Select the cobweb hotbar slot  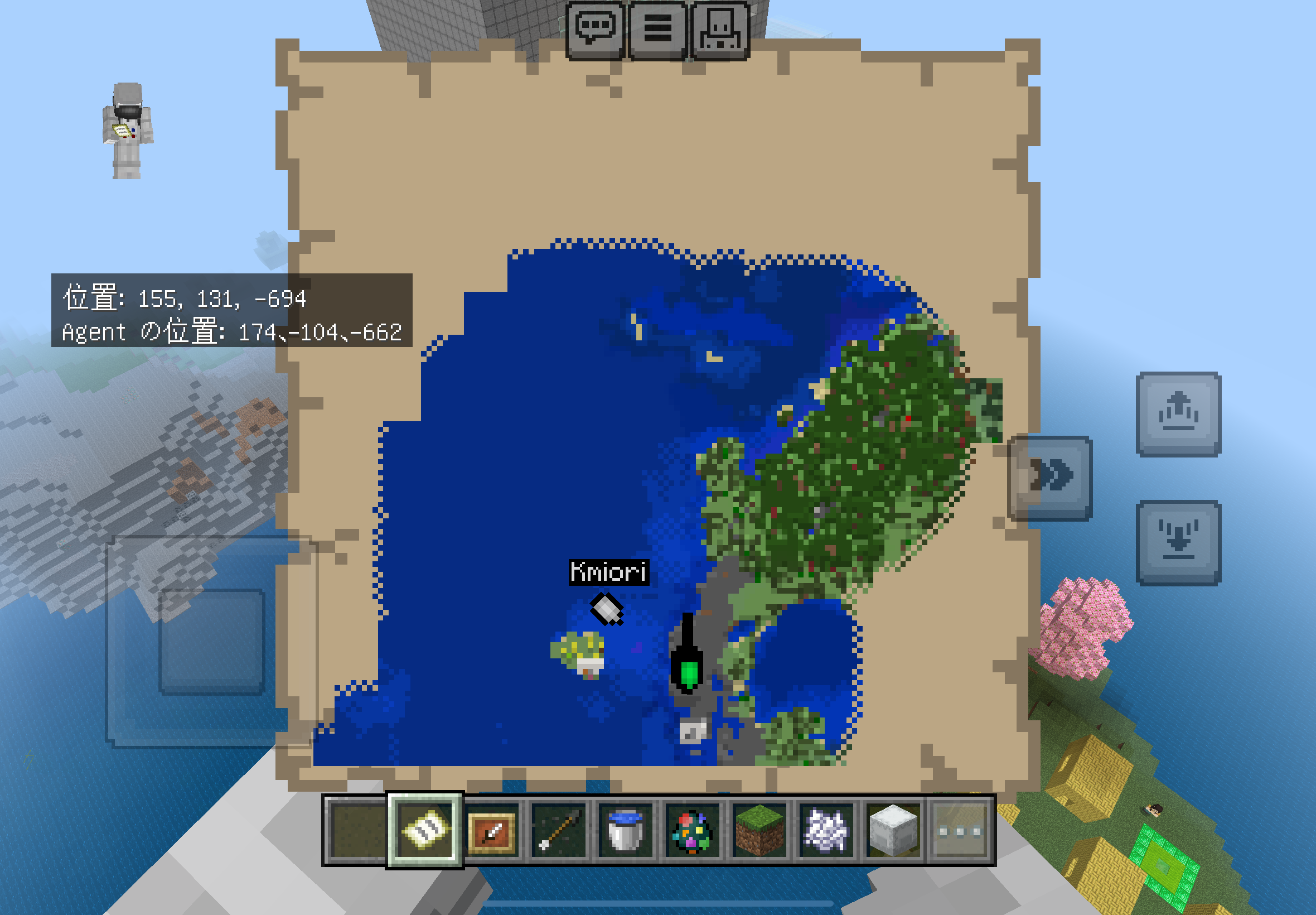(x=826, y=830)
